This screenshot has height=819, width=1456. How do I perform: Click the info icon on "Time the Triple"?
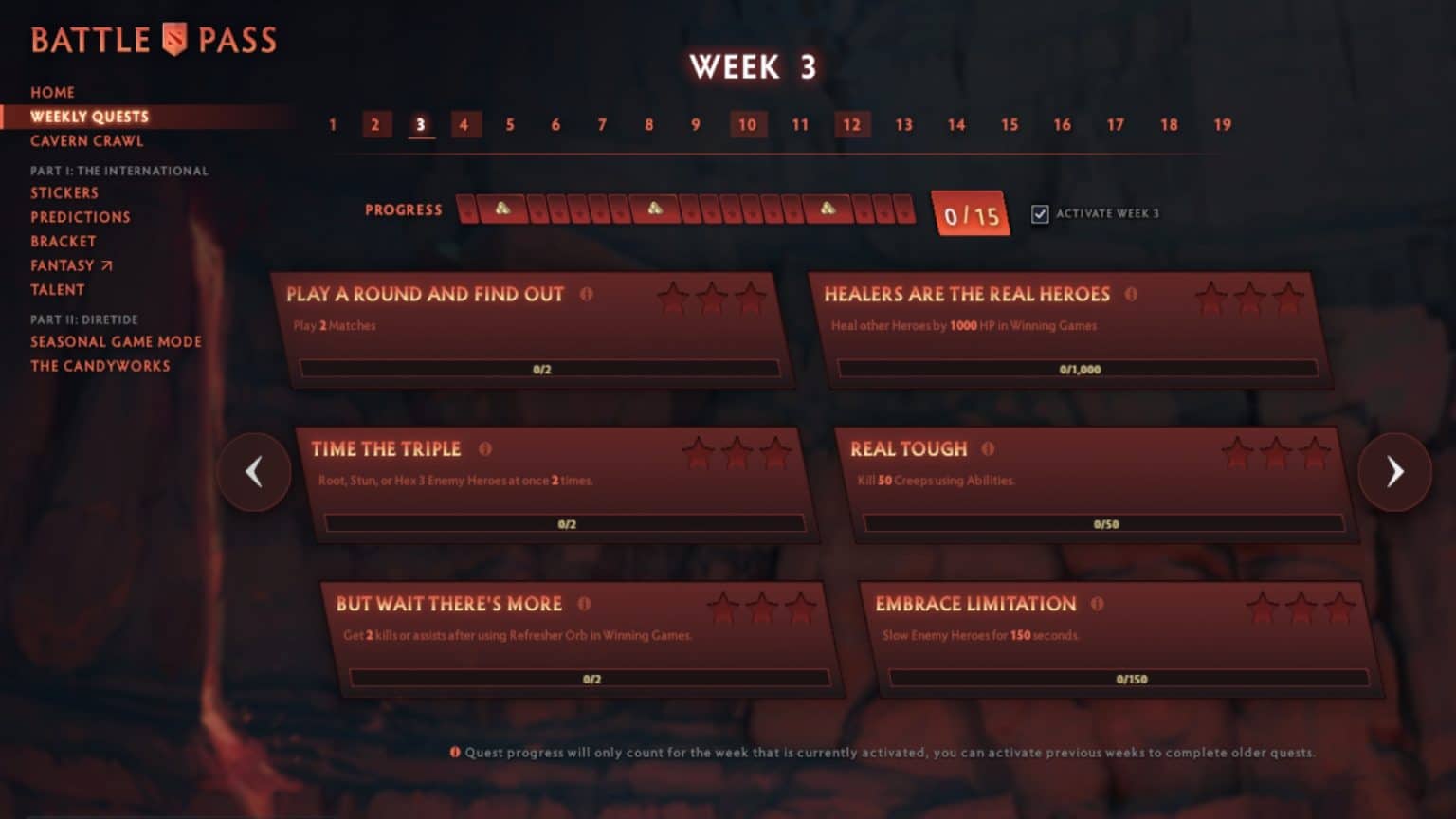(486, 450)
